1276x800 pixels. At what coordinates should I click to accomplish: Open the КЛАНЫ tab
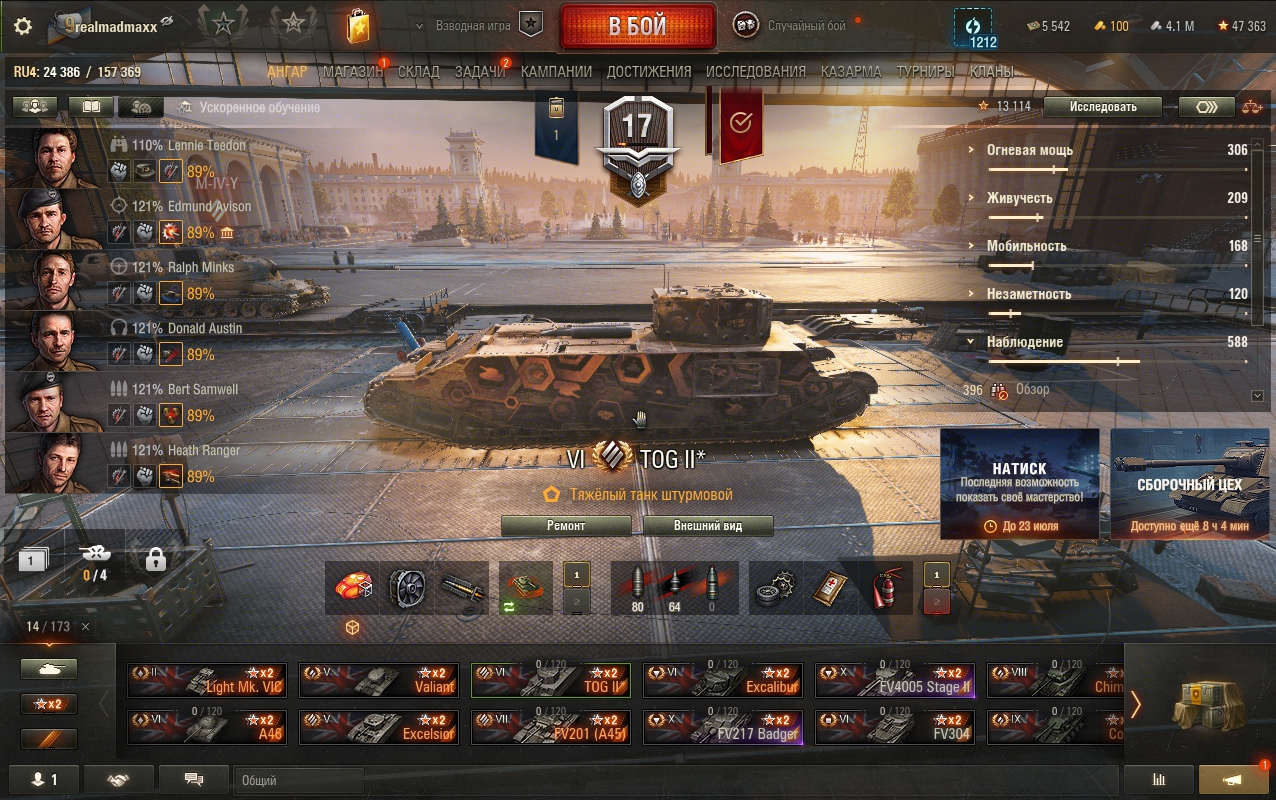point(991,72)
